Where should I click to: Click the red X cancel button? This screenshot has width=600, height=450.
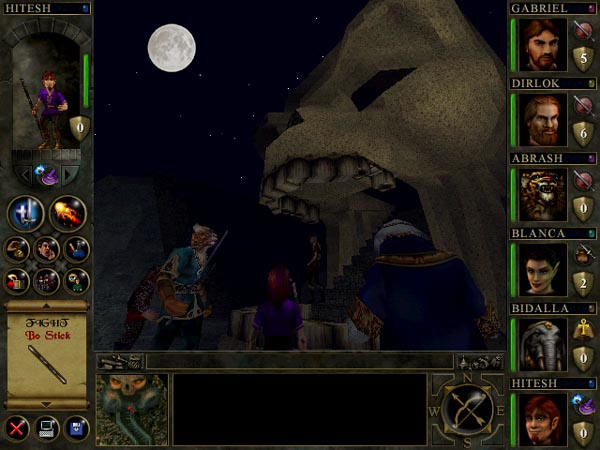pyautogui.click(x=16, y=428)
